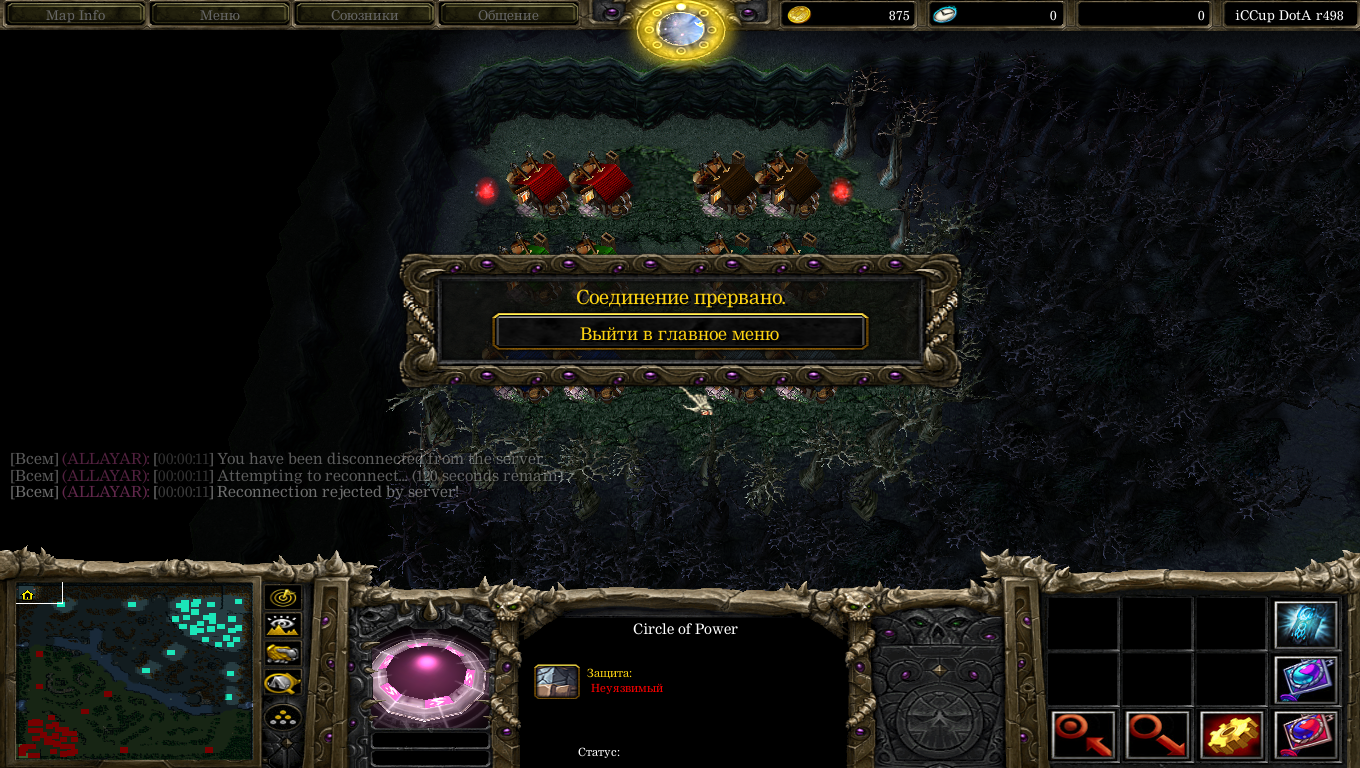Toggle ally color mode gauntlet icon
1360x768 pixels.
point(284,654)
